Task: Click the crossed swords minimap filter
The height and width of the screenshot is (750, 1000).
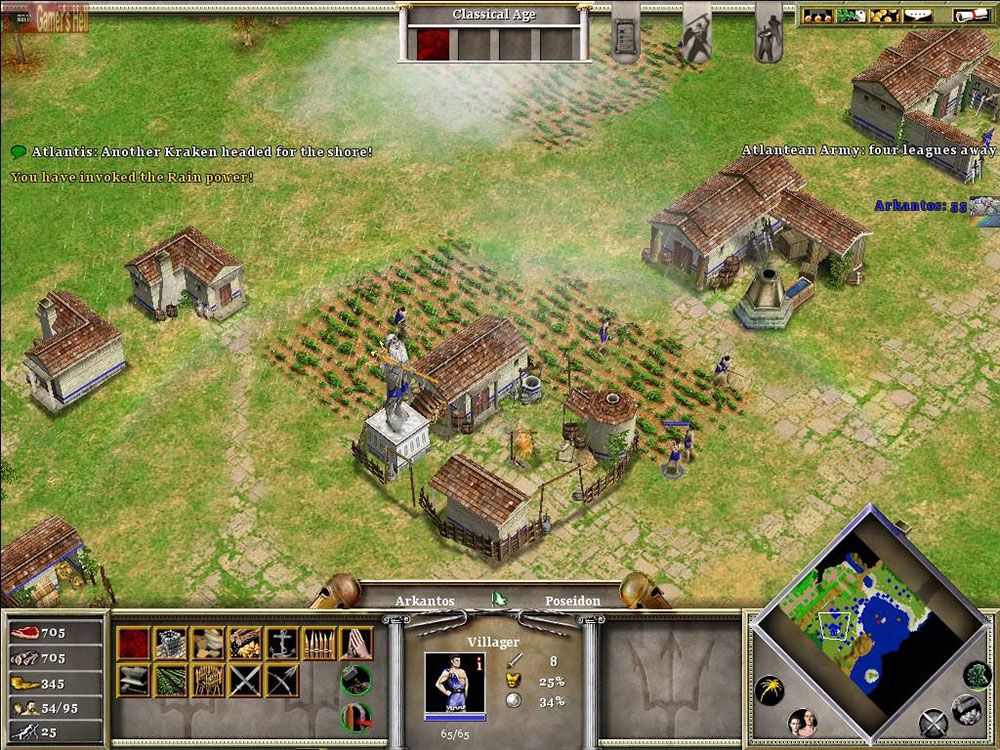Action: point(932,722)
